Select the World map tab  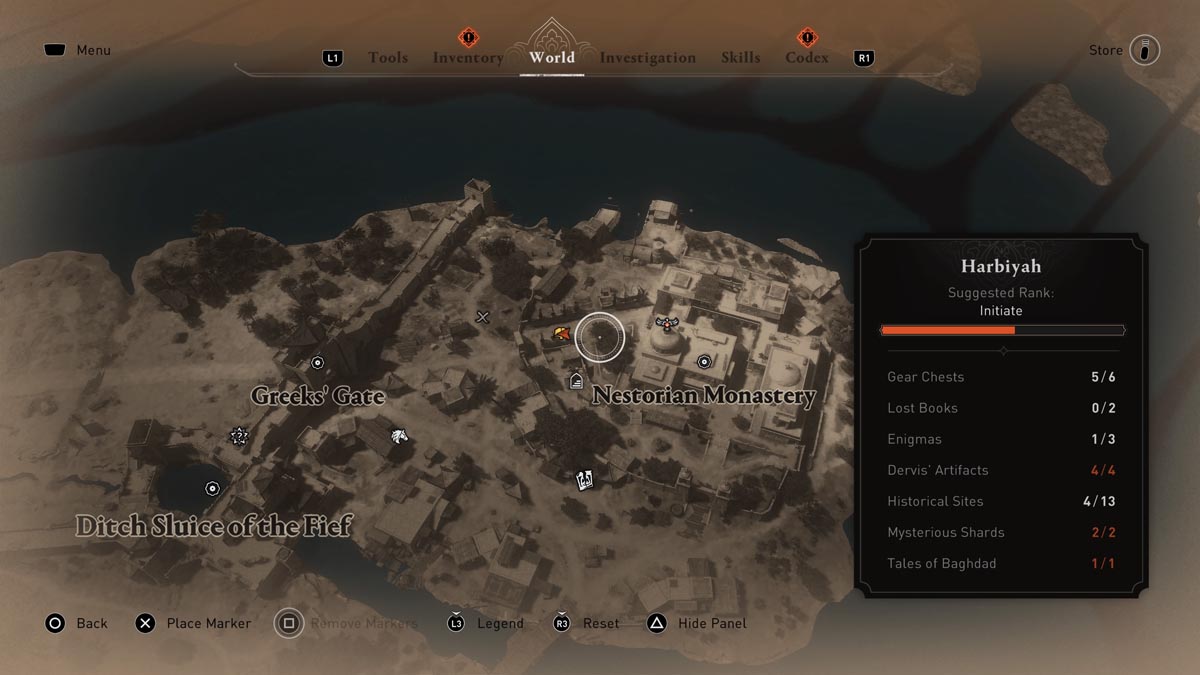[552, 57]
